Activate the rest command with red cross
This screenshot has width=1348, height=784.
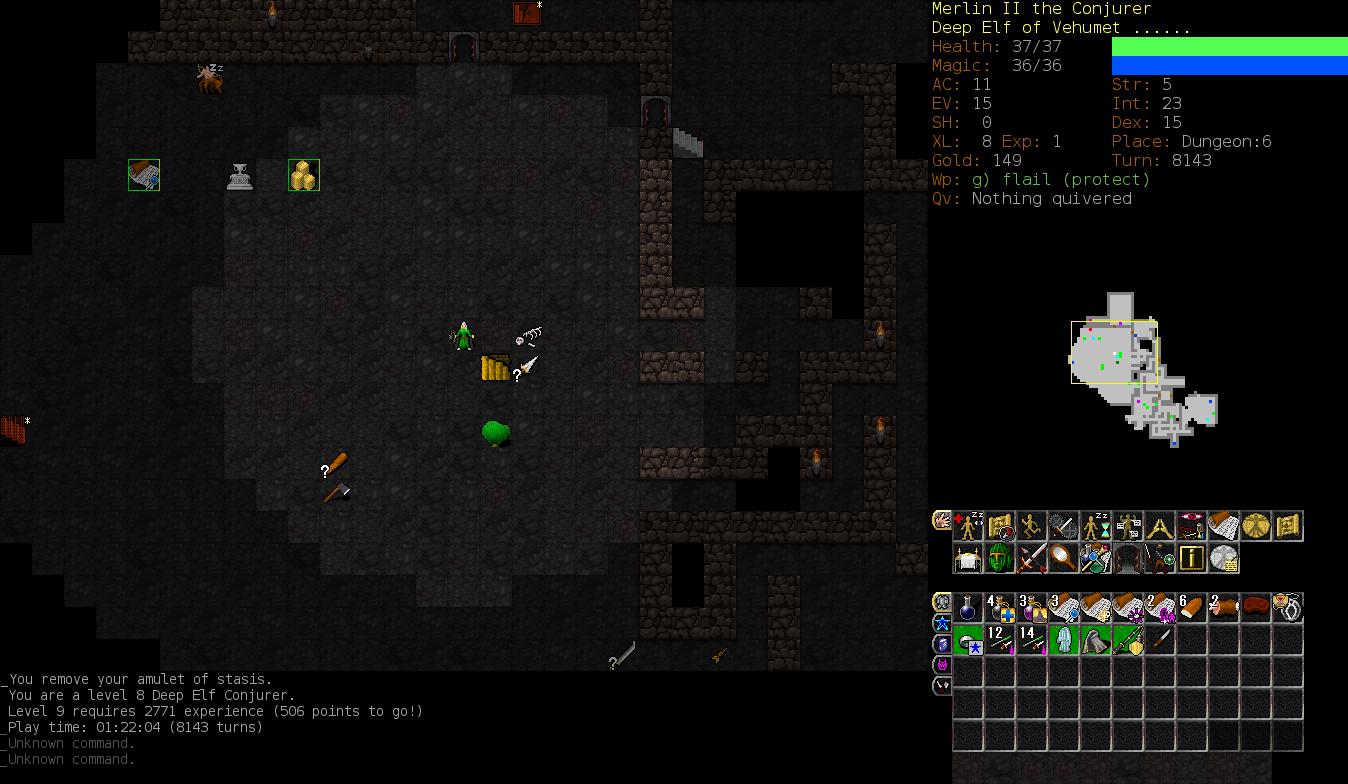coord(968,526)
